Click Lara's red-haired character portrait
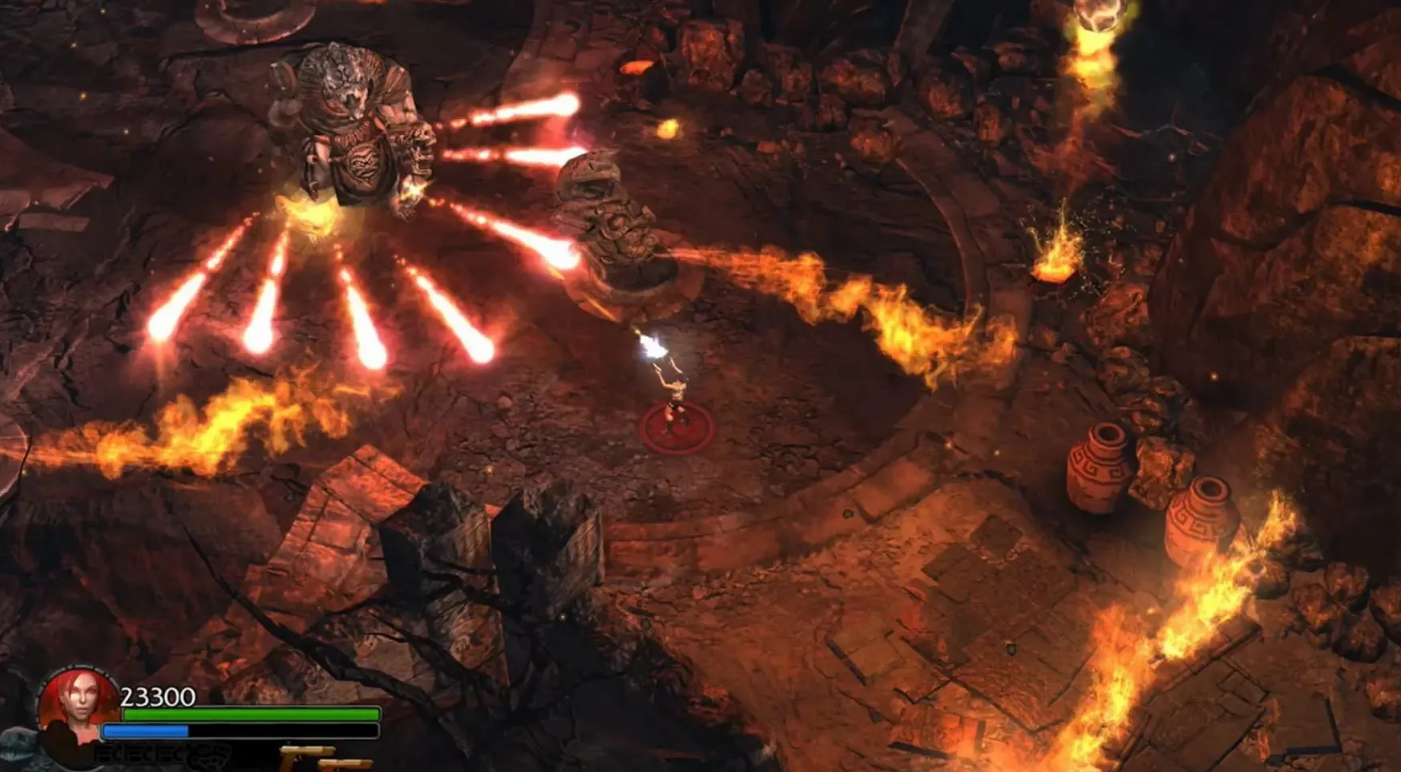This screenshot has width=1401, height=772. click(x=76, y=703)
